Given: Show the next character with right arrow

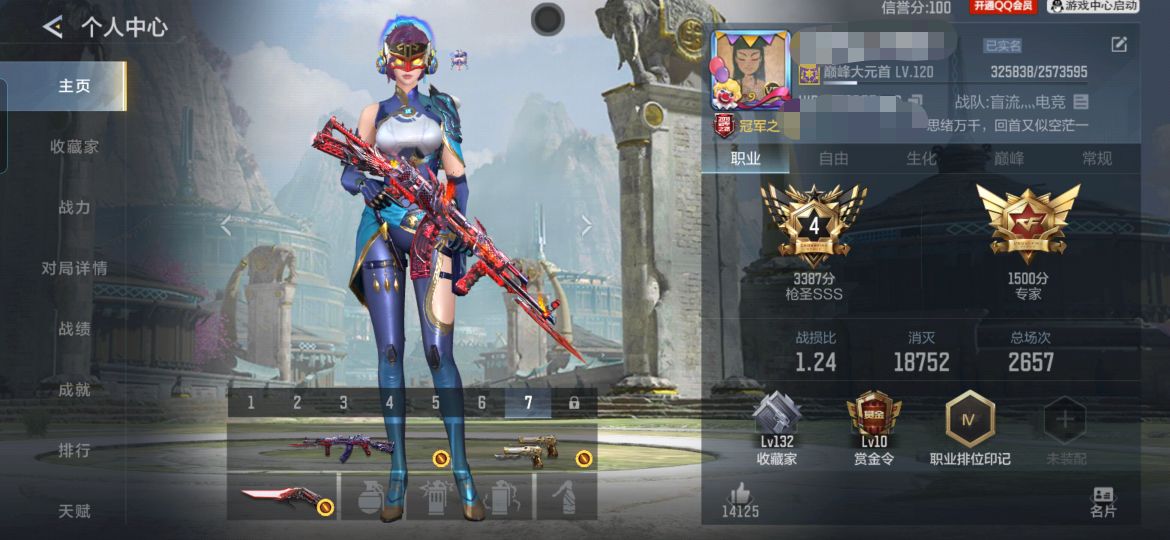Looking at the screenshot, I should click(587, 227).
